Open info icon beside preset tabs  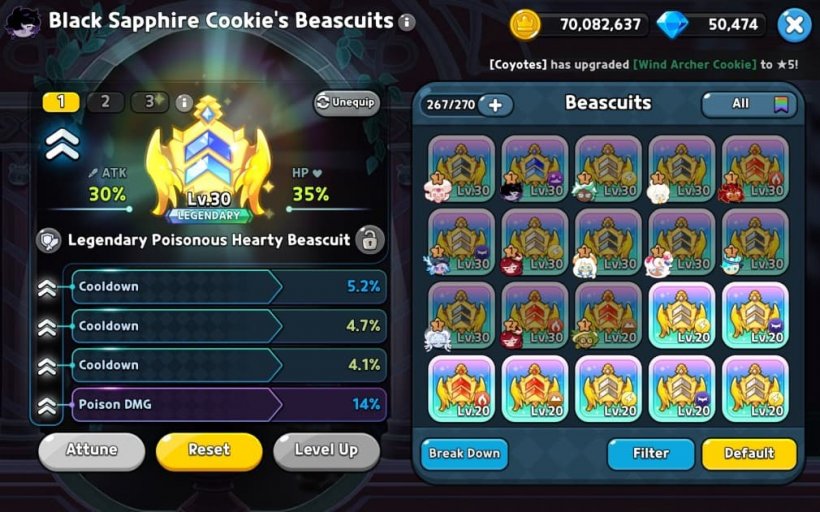click(x=183, y=102)
